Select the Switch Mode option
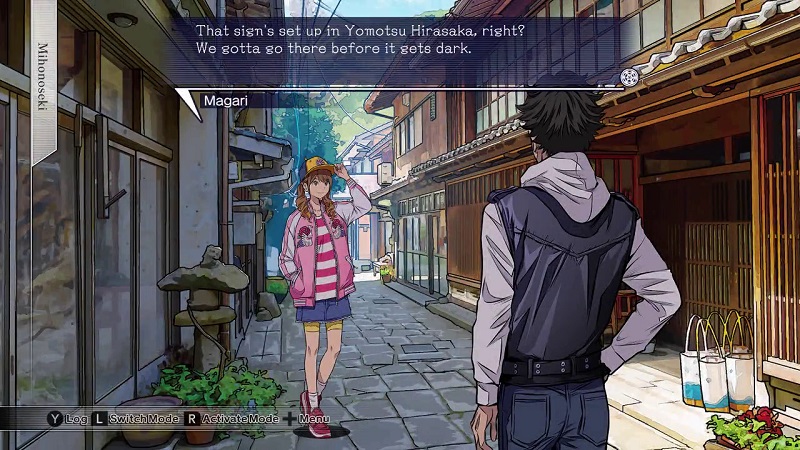The width and height of the screenshot is (800, 450). (x=137, y=417)
